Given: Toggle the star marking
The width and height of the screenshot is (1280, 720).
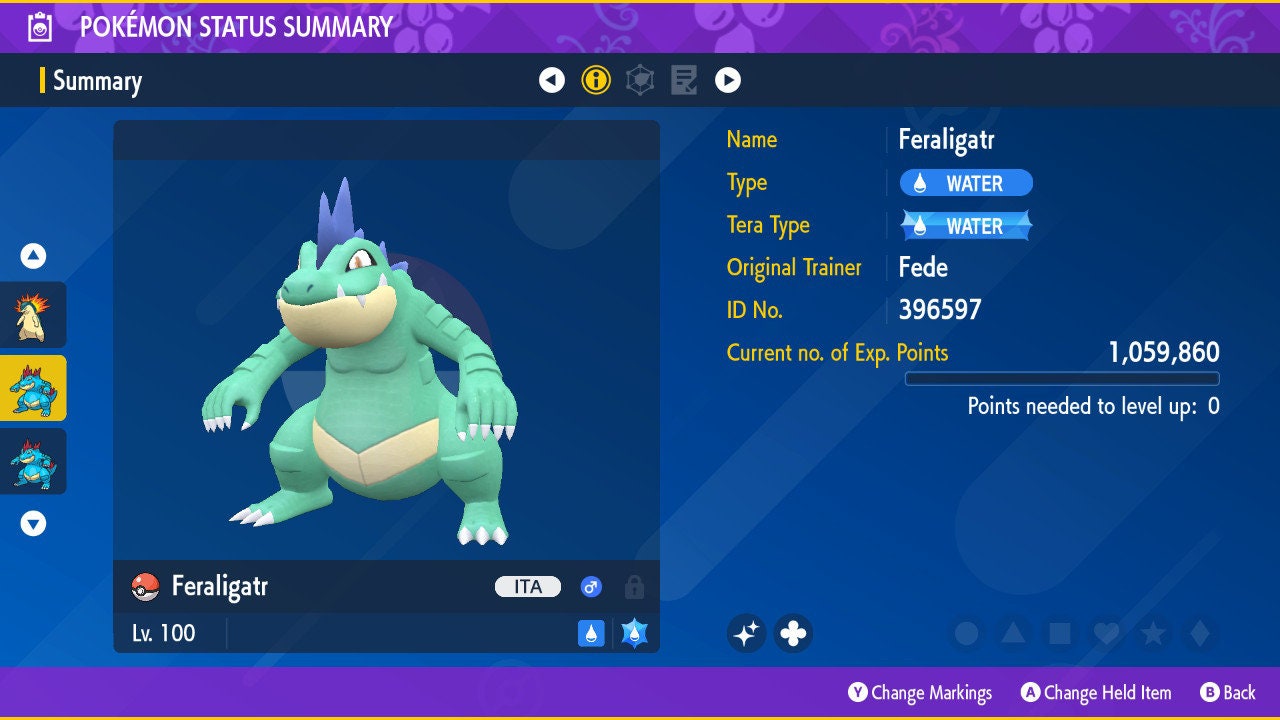Looking at the screenshot, I should click(1153, 633).
